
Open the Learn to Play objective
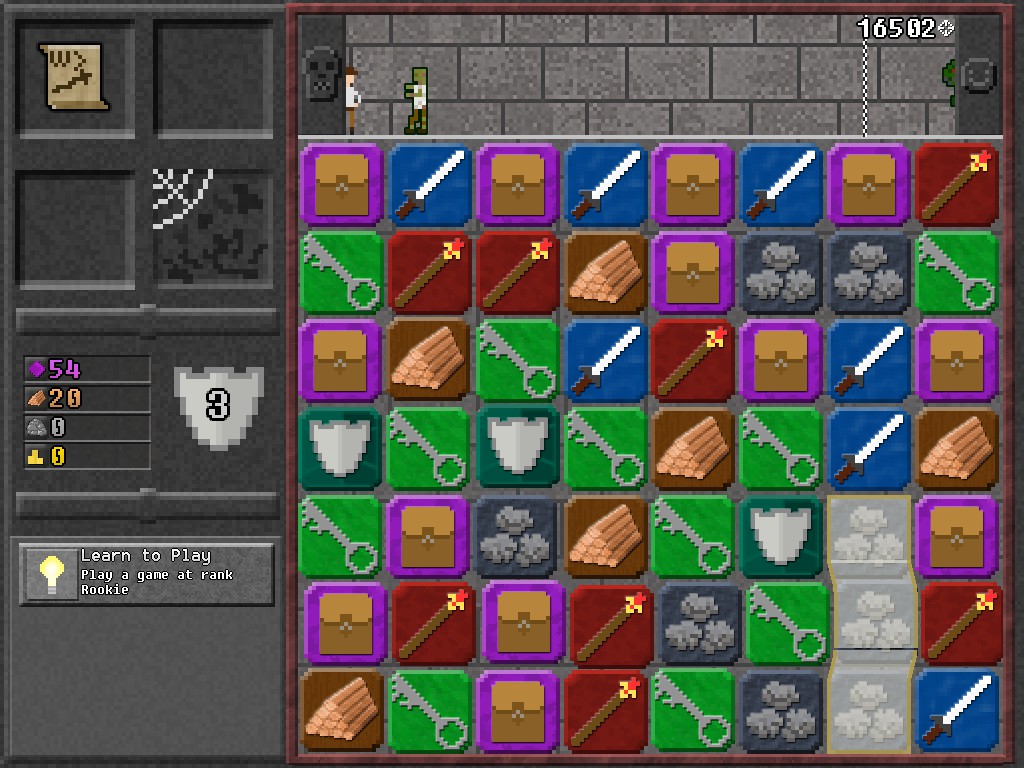coord(147,573)
